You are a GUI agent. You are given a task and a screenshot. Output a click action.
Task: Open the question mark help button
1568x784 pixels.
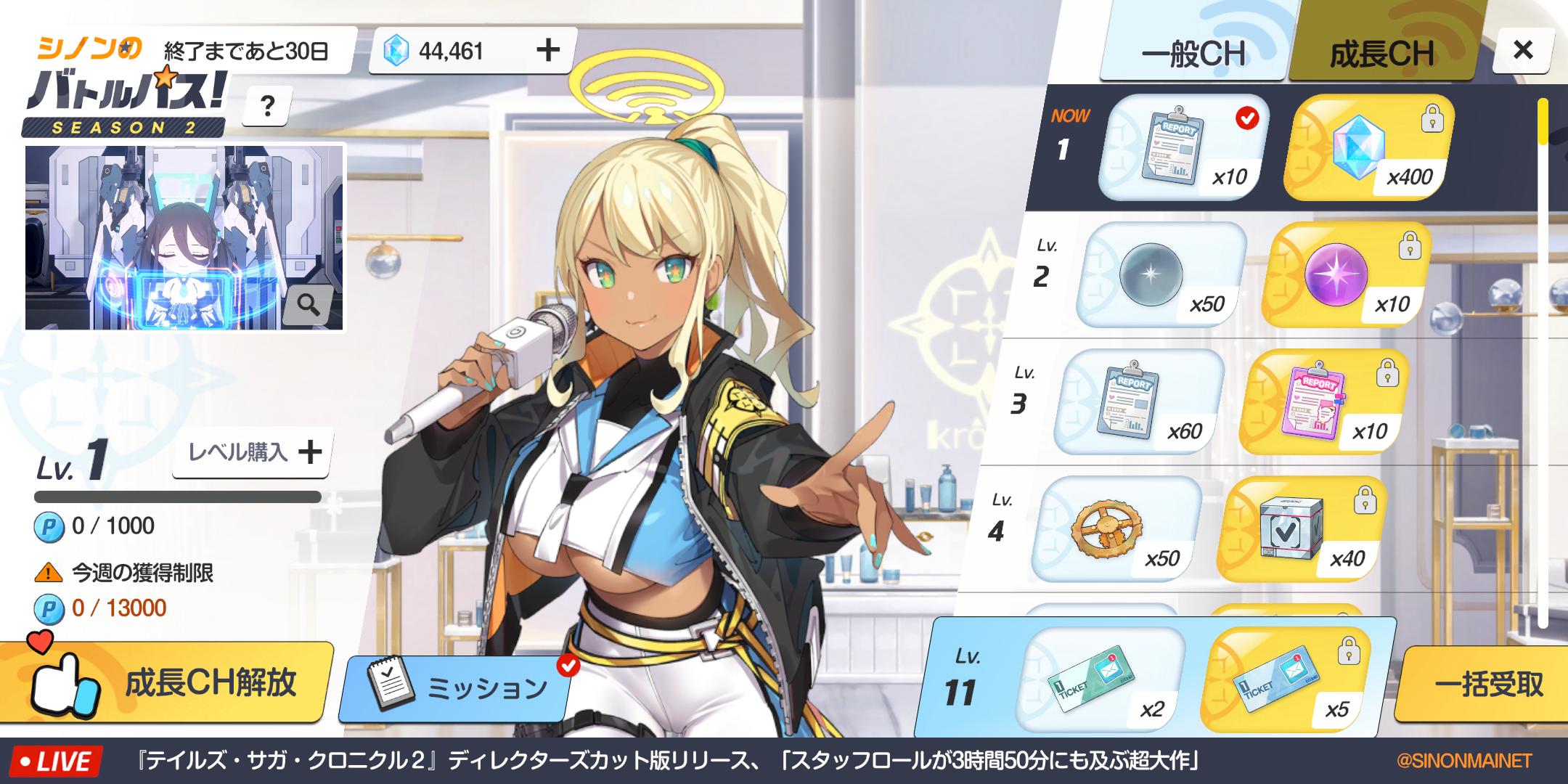[x=267, y=107]
